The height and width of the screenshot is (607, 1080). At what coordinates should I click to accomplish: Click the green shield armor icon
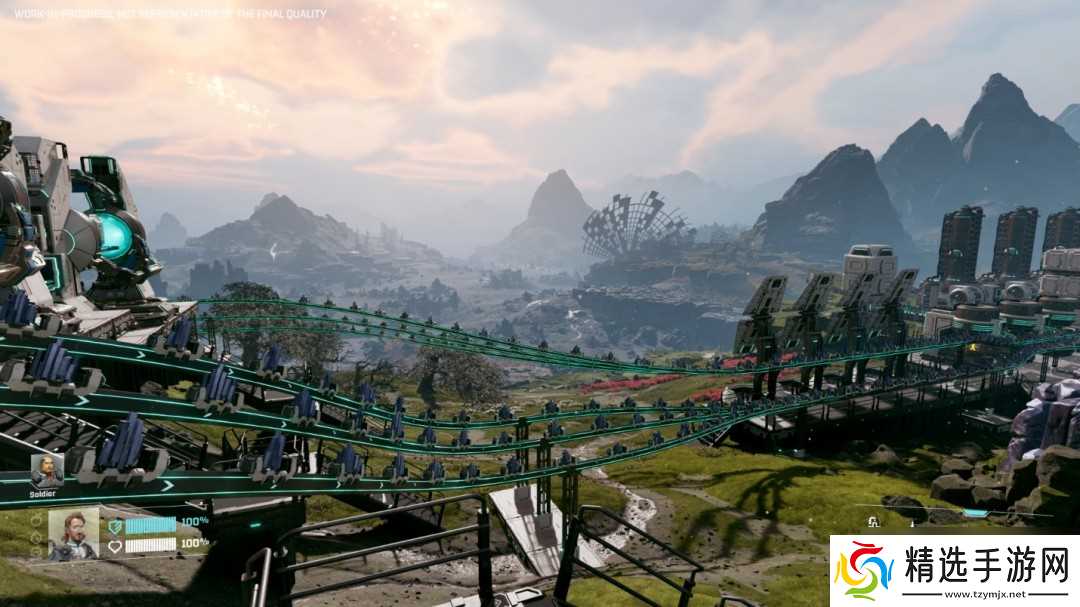115,525
